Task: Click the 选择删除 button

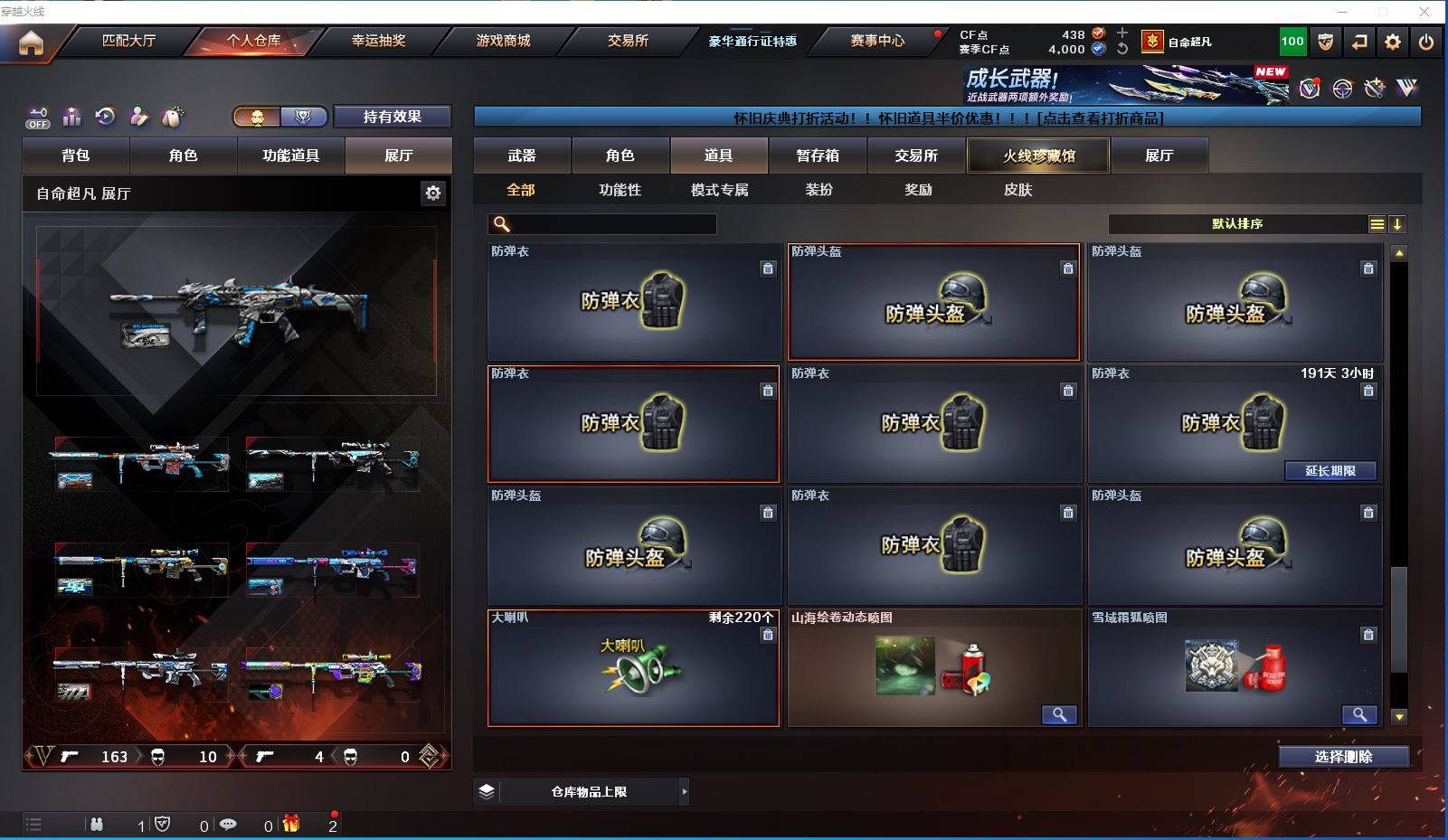Action: click(1343, 757)
